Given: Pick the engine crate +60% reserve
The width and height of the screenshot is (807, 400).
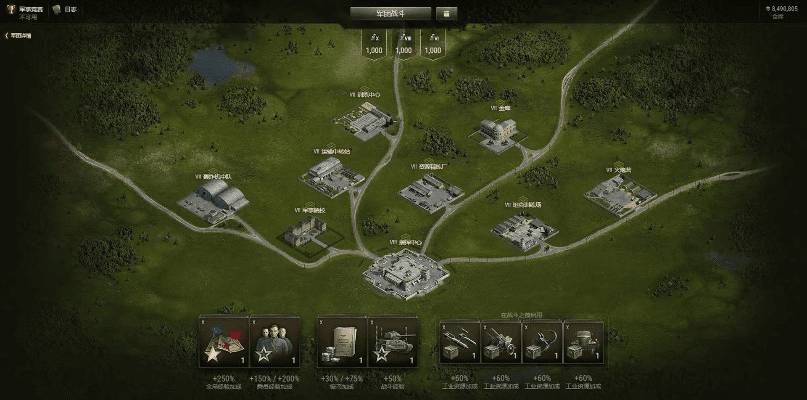Looking at the screenshot, I should (583, 343).
